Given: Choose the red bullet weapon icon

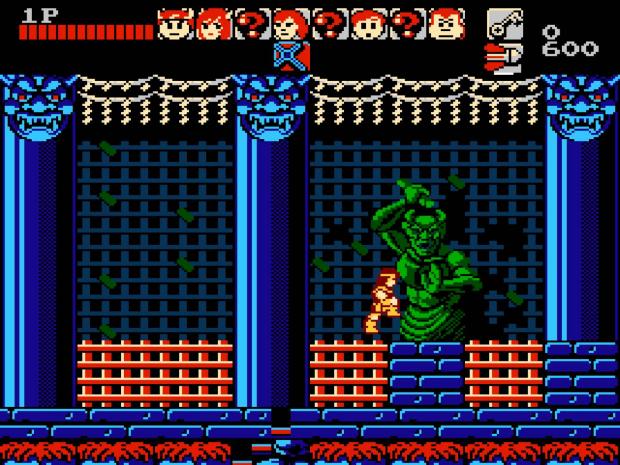Looking at the screenshot, I should (x=501, y=55).
